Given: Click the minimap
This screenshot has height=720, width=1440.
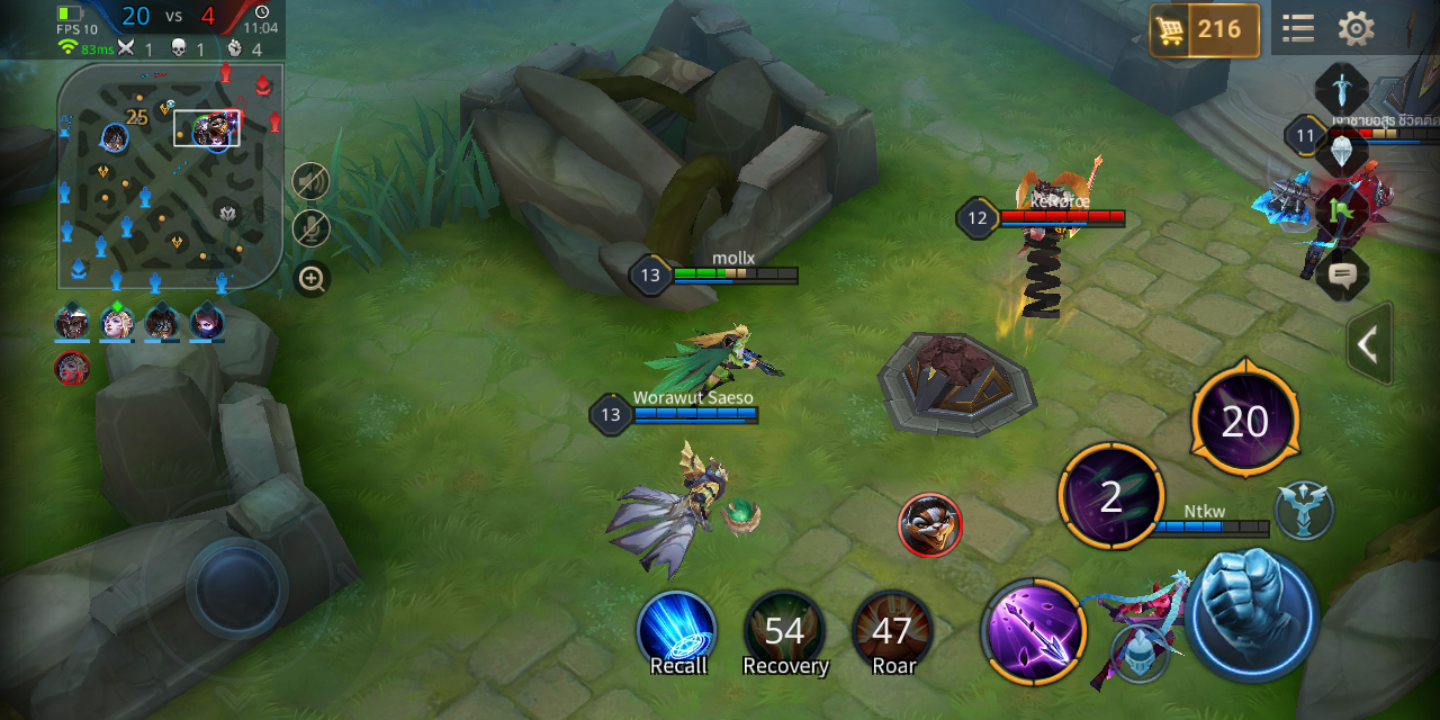Looking at the screenshot, I should [x=170, y=175].
